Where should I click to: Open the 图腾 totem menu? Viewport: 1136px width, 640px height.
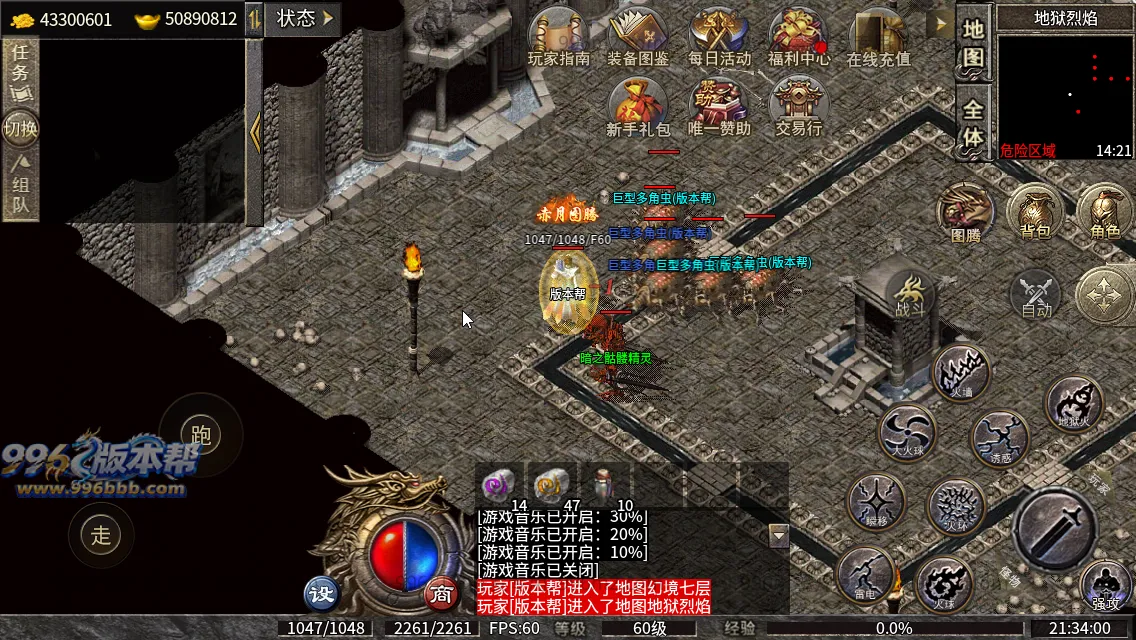(x=966, y=212)
